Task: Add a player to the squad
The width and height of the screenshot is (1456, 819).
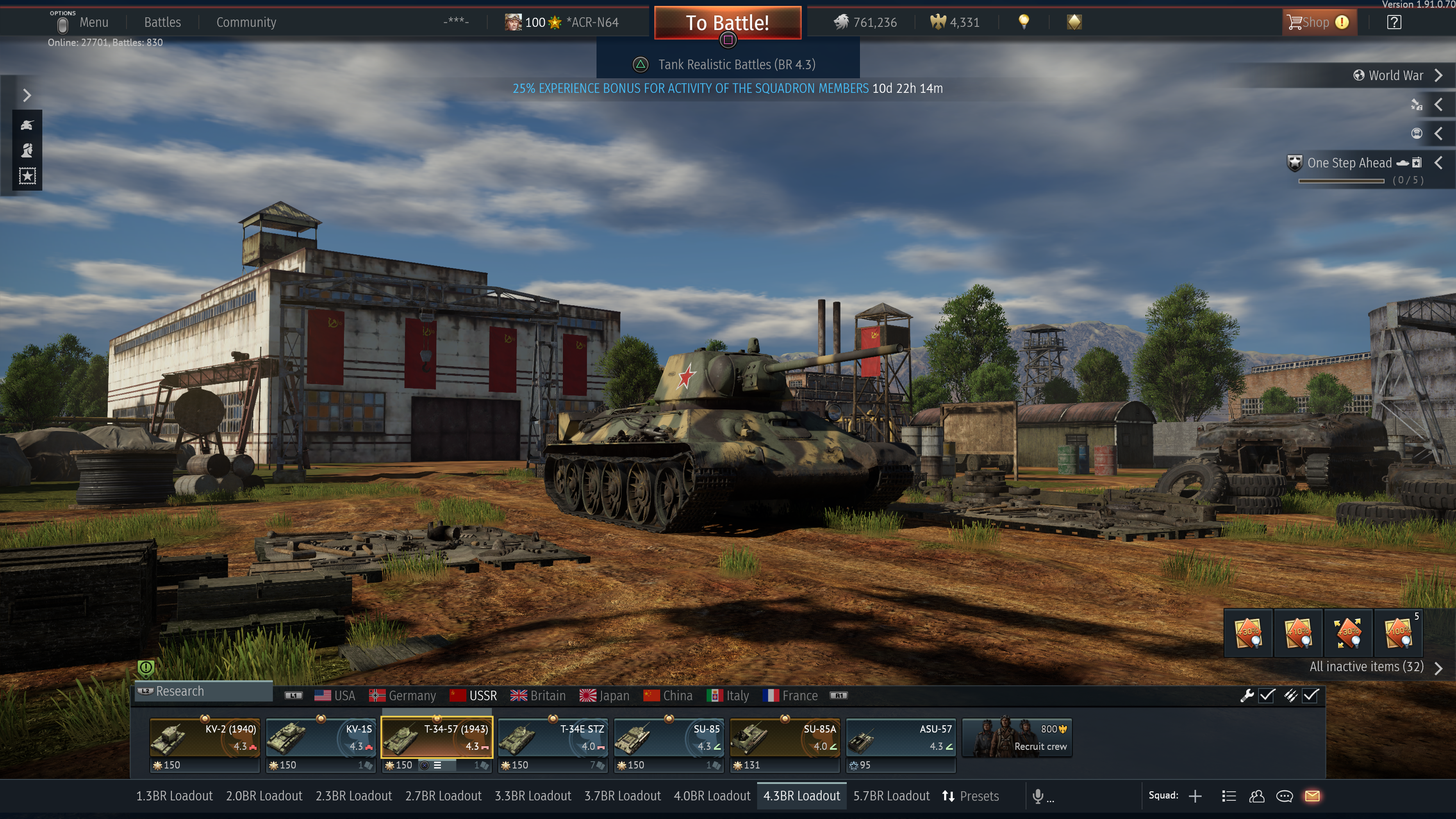Action: [x=1195, y=796]
